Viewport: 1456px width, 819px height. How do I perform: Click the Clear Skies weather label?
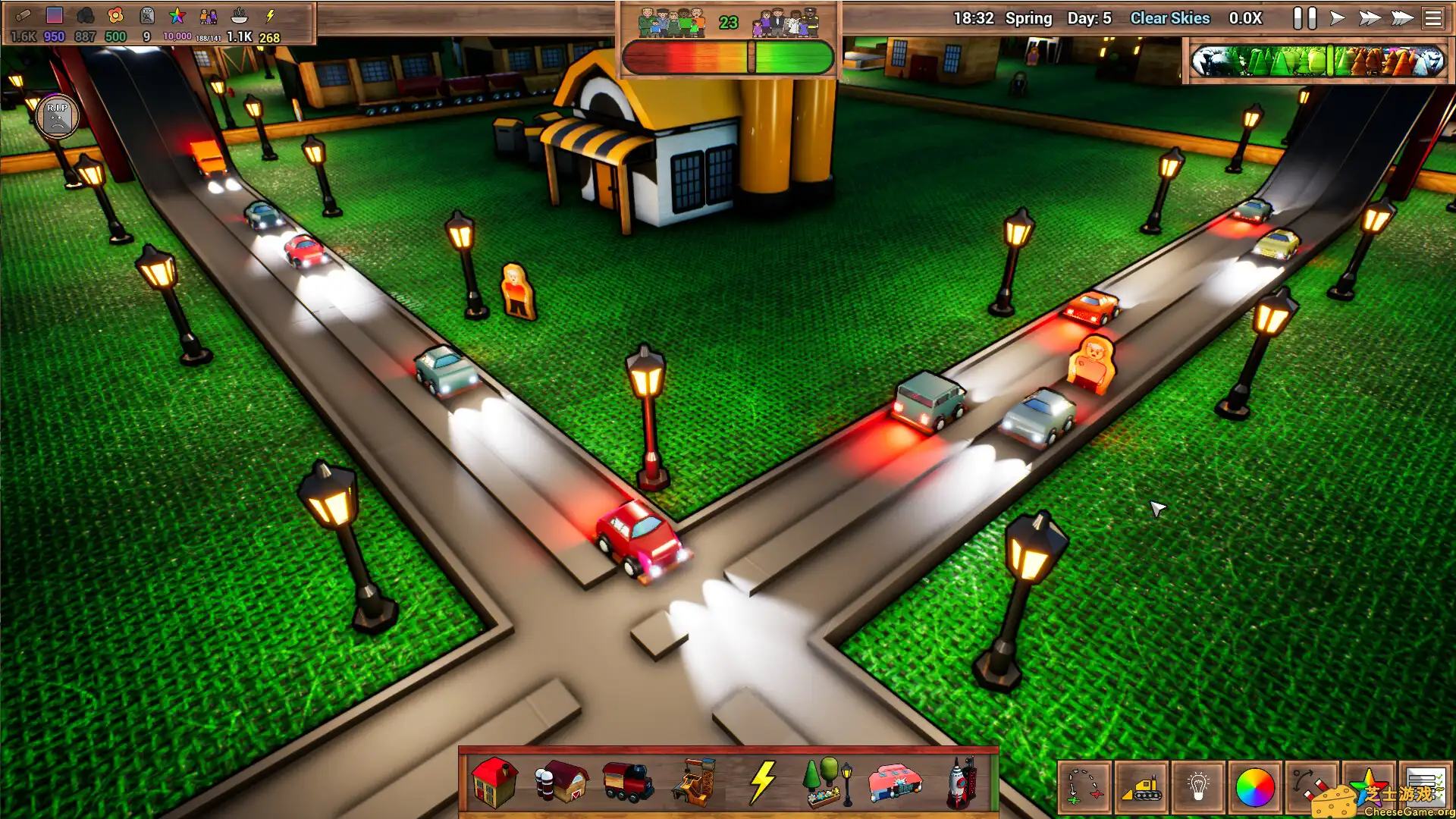coord(1170,17)
